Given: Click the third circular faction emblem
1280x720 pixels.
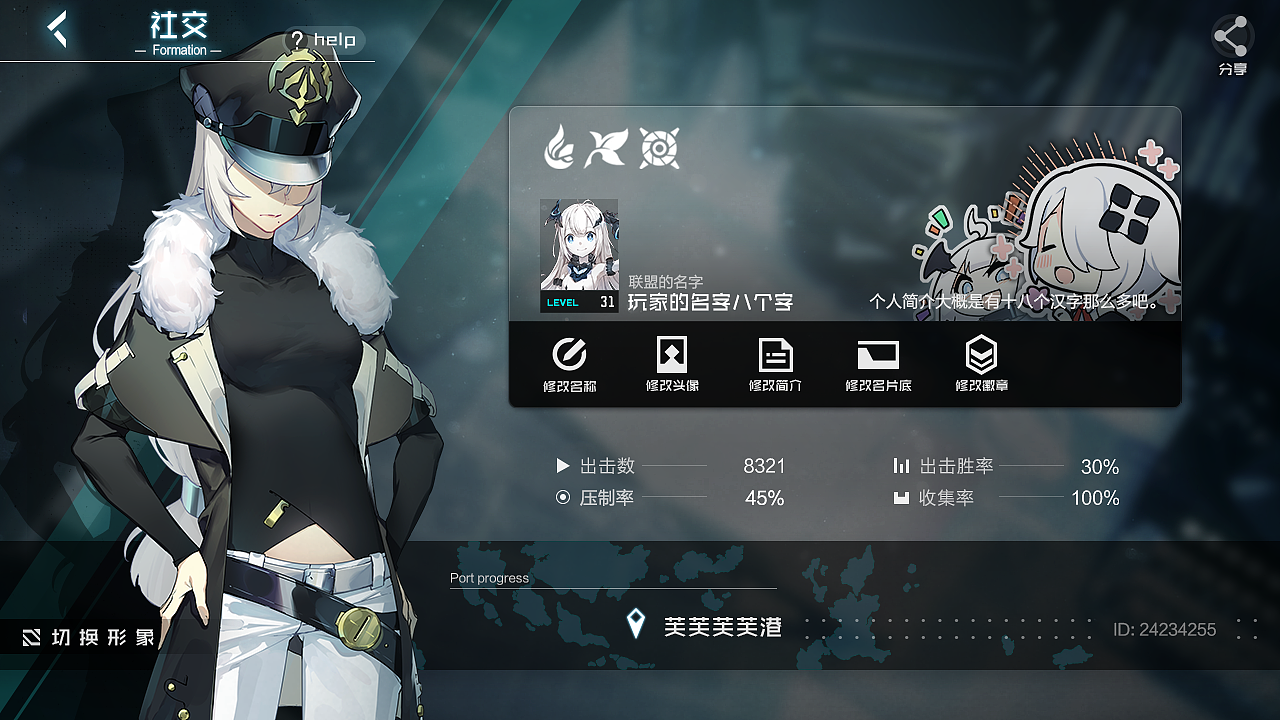Looking at the screenshot, I should [x=660, y=146].
